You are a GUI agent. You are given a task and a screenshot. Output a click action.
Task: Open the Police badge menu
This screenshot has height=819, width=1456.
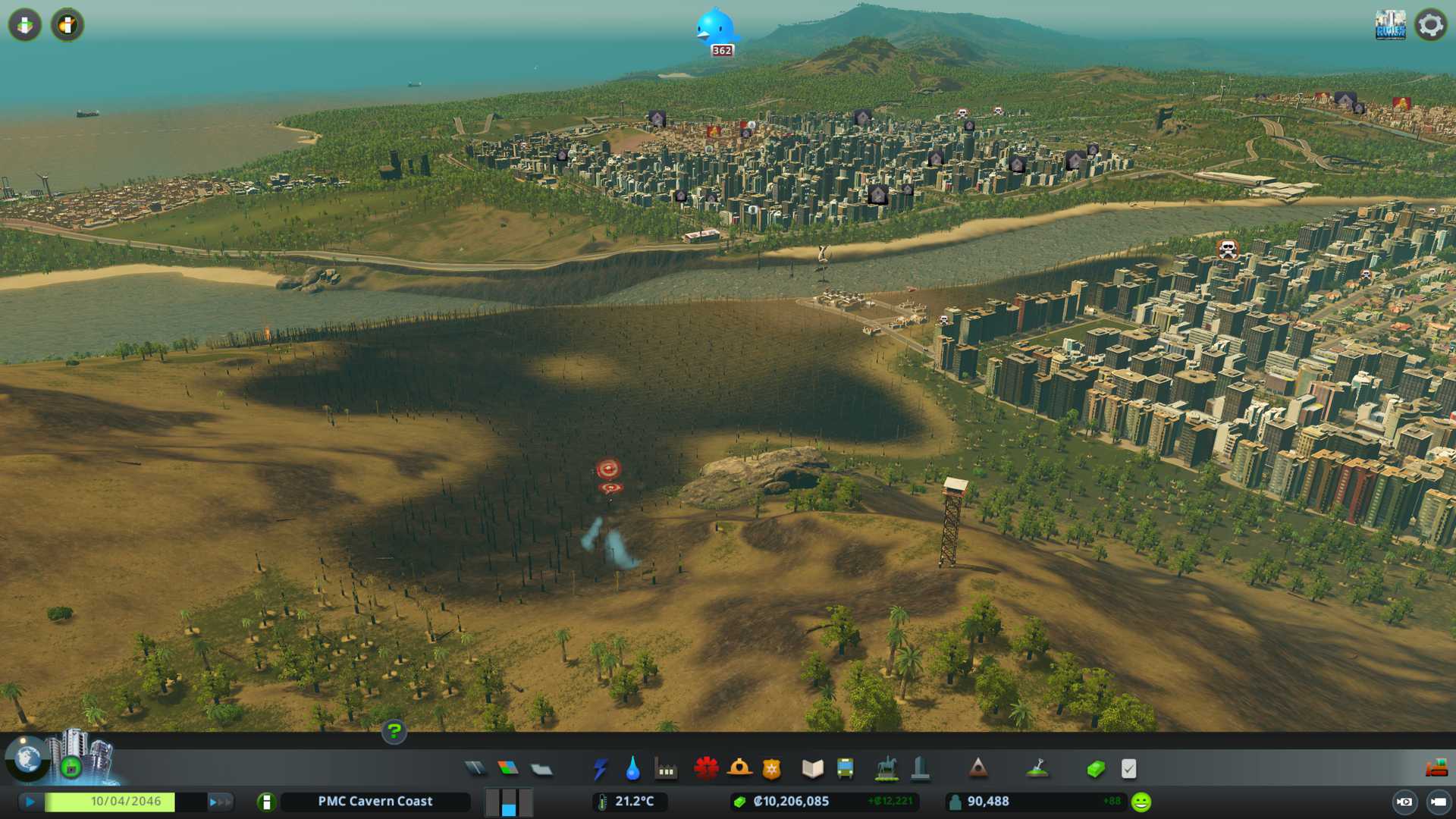click(x=771, y=769)
